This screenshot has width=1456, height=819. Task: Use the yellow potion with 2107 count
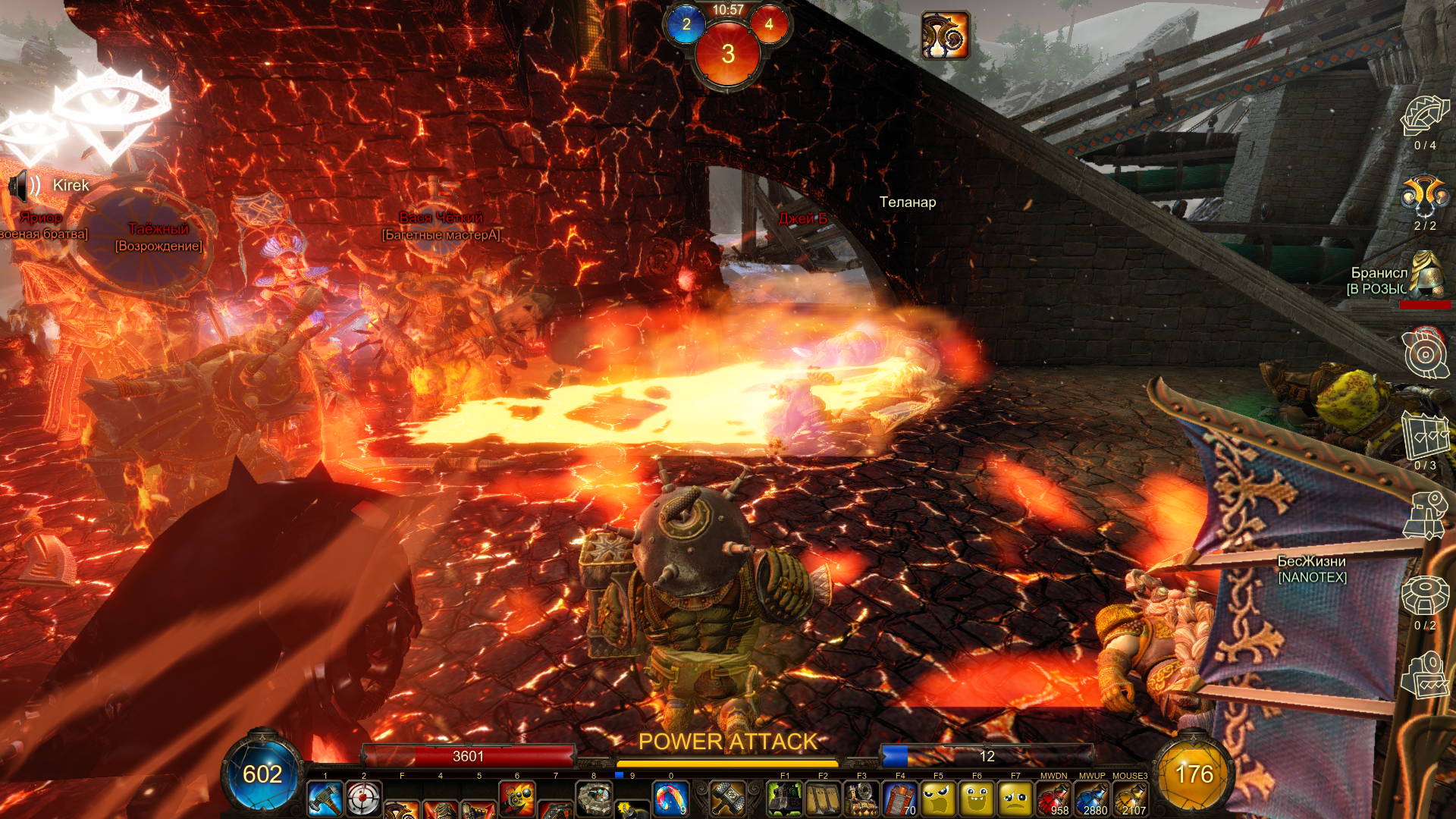click(x=1130, y=799)
